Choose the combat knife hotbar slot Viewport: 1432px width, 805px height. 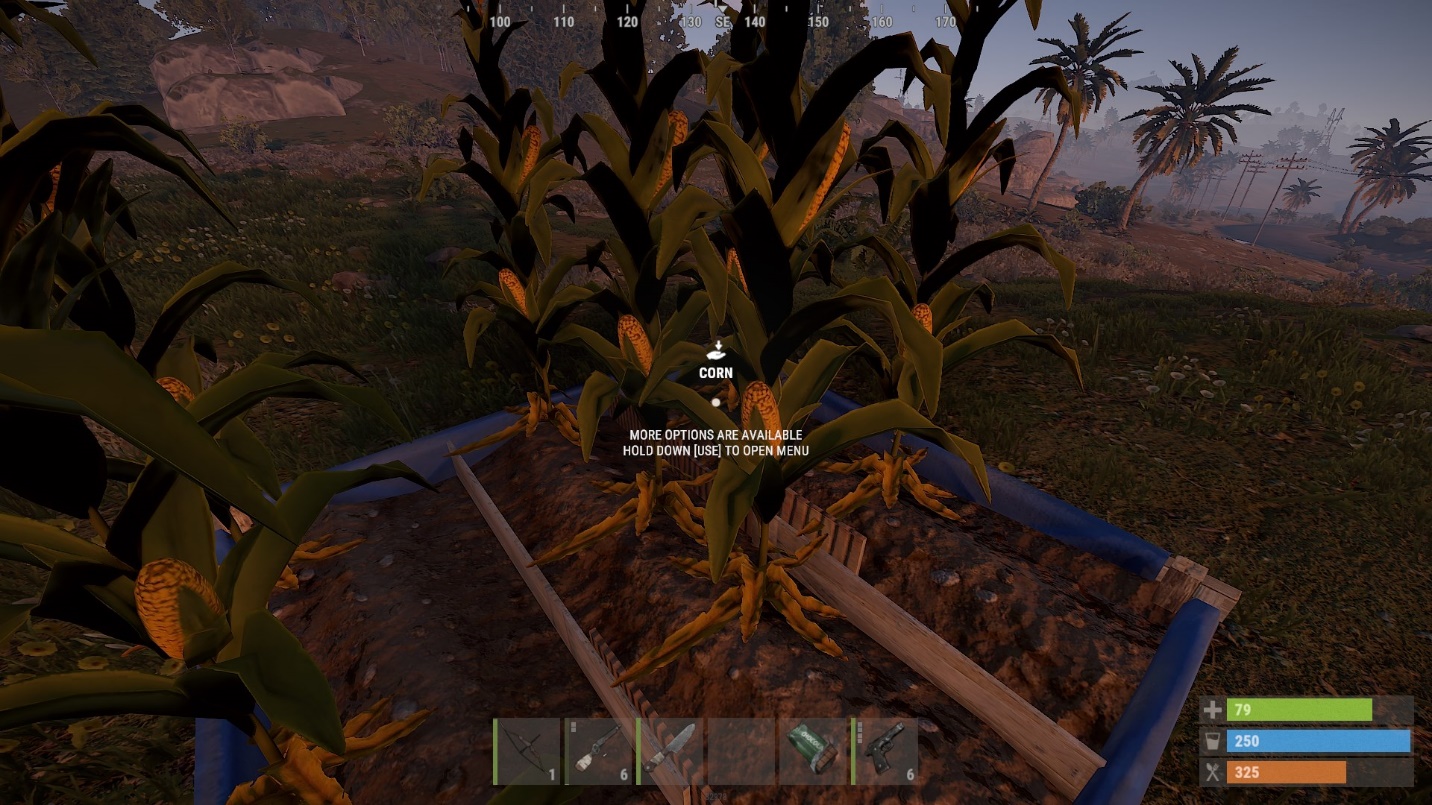pyautogui.click(x=669, y=751)
